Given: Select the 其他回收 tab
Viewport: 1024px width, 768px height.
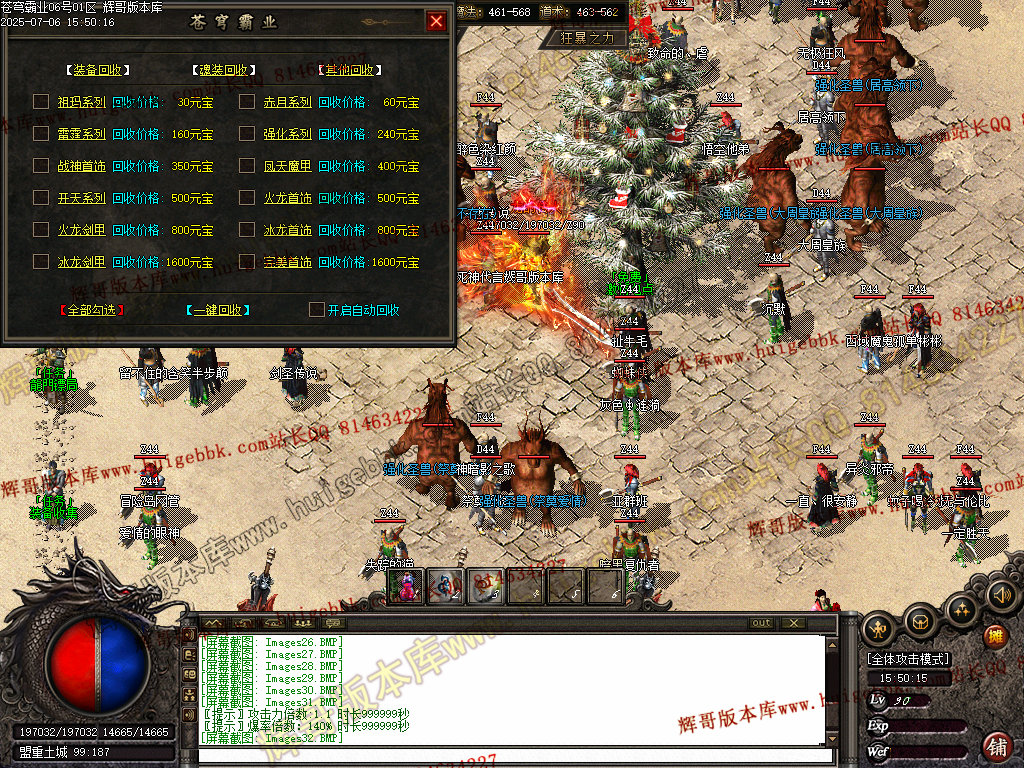Looking at the screenshot, I should [349, 70].
